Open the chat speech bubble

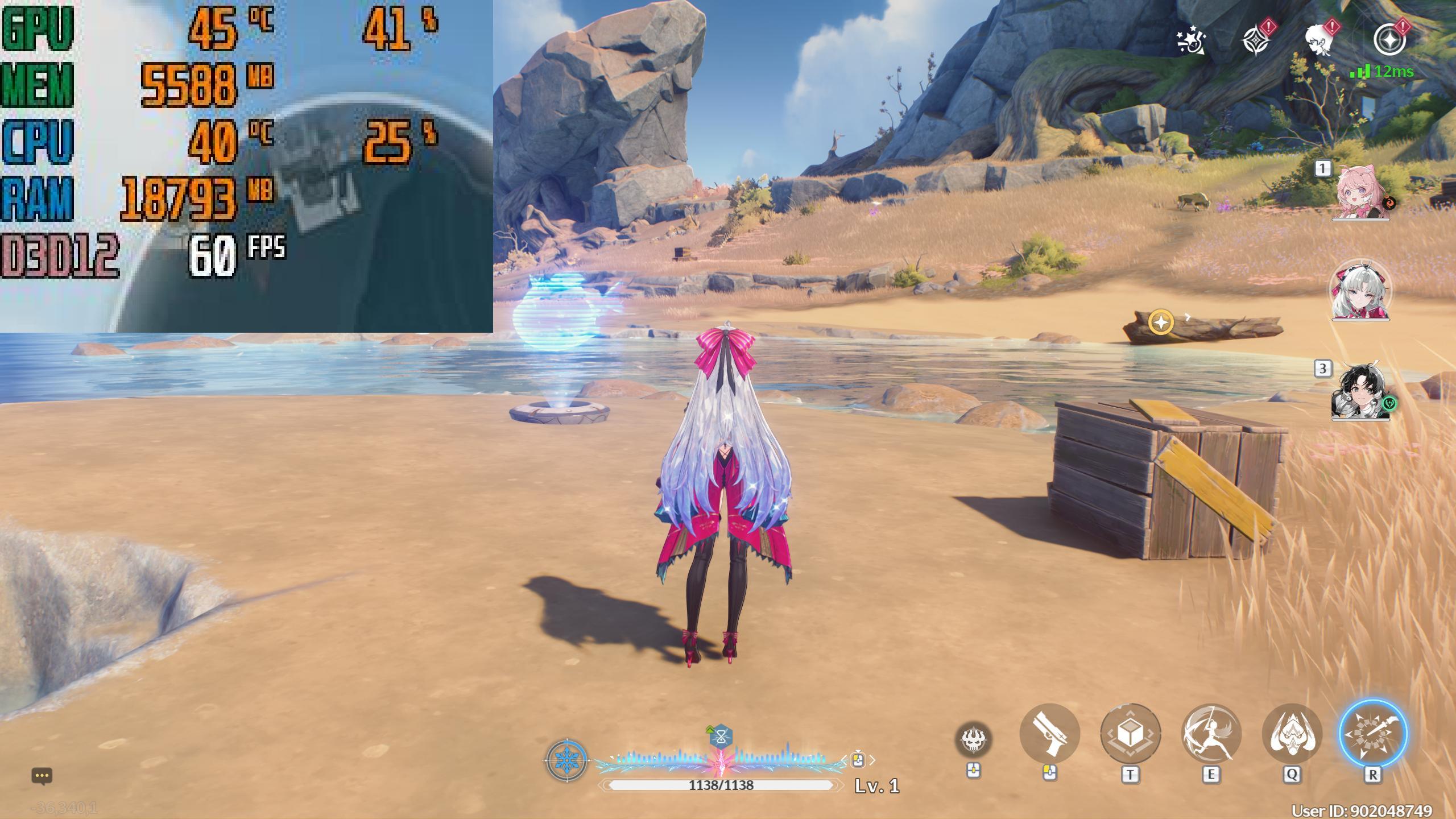(x=42, y=776)
